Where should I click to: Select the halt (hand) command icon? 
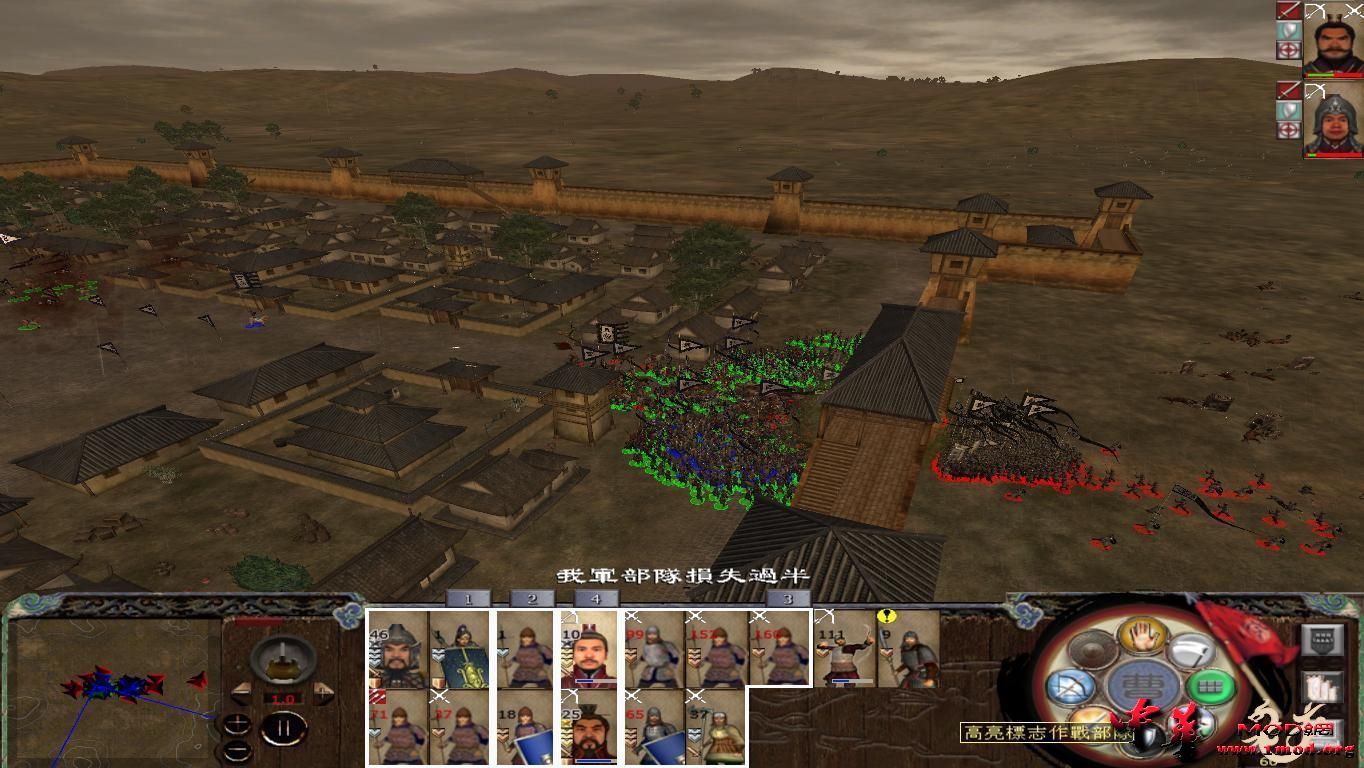[x=1140, y=638]
